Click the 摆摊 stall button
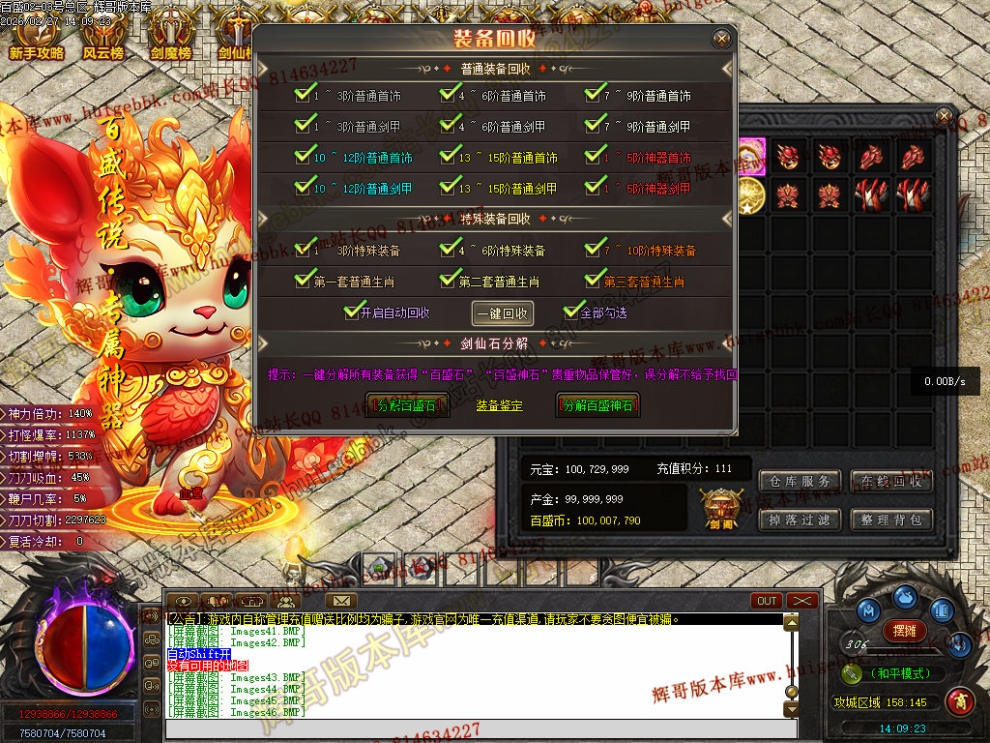The image size is (990, 743). pos(904,631)
